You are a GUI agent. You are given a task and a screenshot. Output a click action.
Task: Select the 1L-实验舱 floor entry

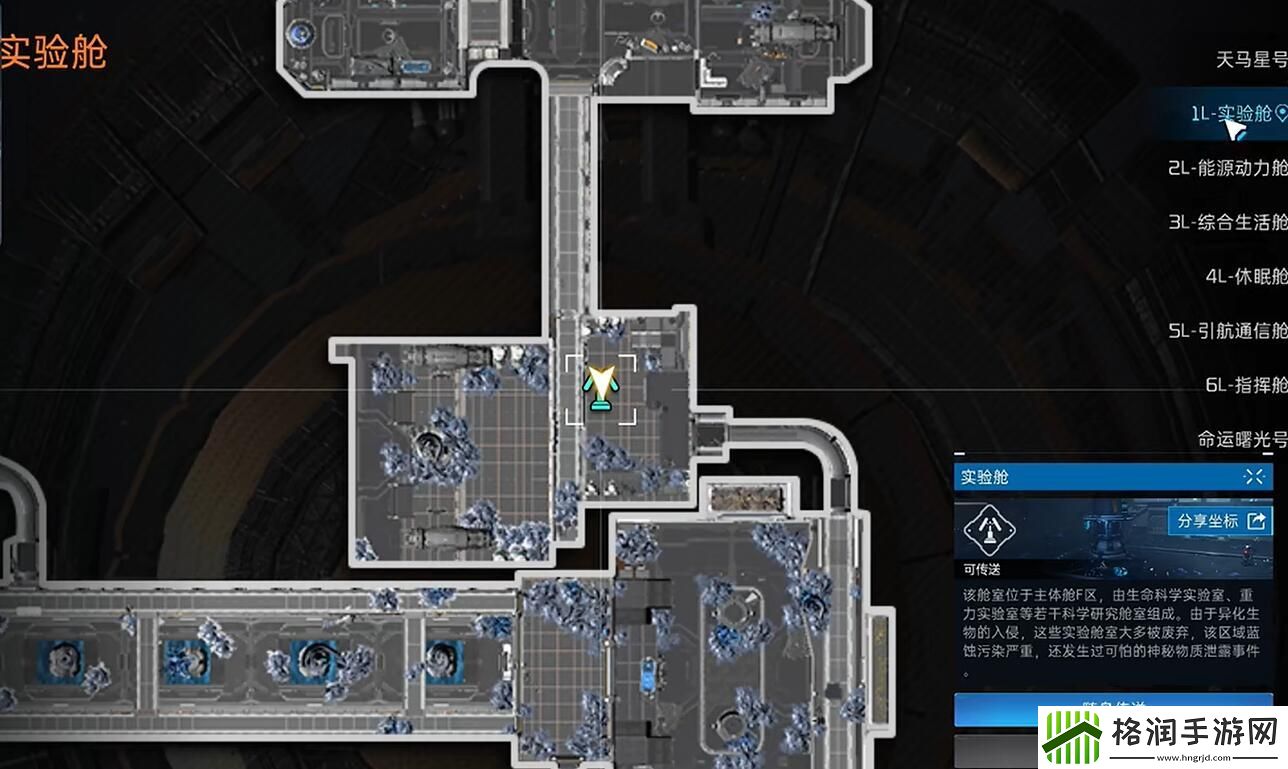pos(1236,113)
